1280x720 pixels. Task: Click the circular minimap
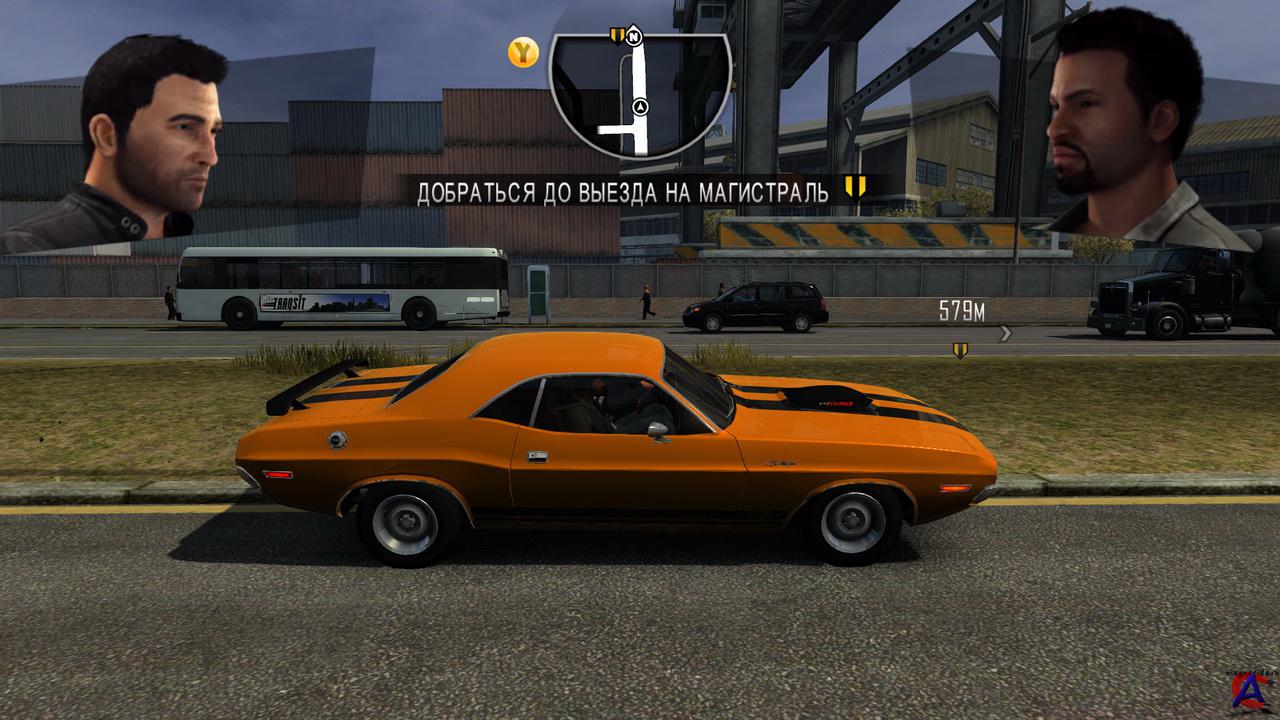[640, 95]
